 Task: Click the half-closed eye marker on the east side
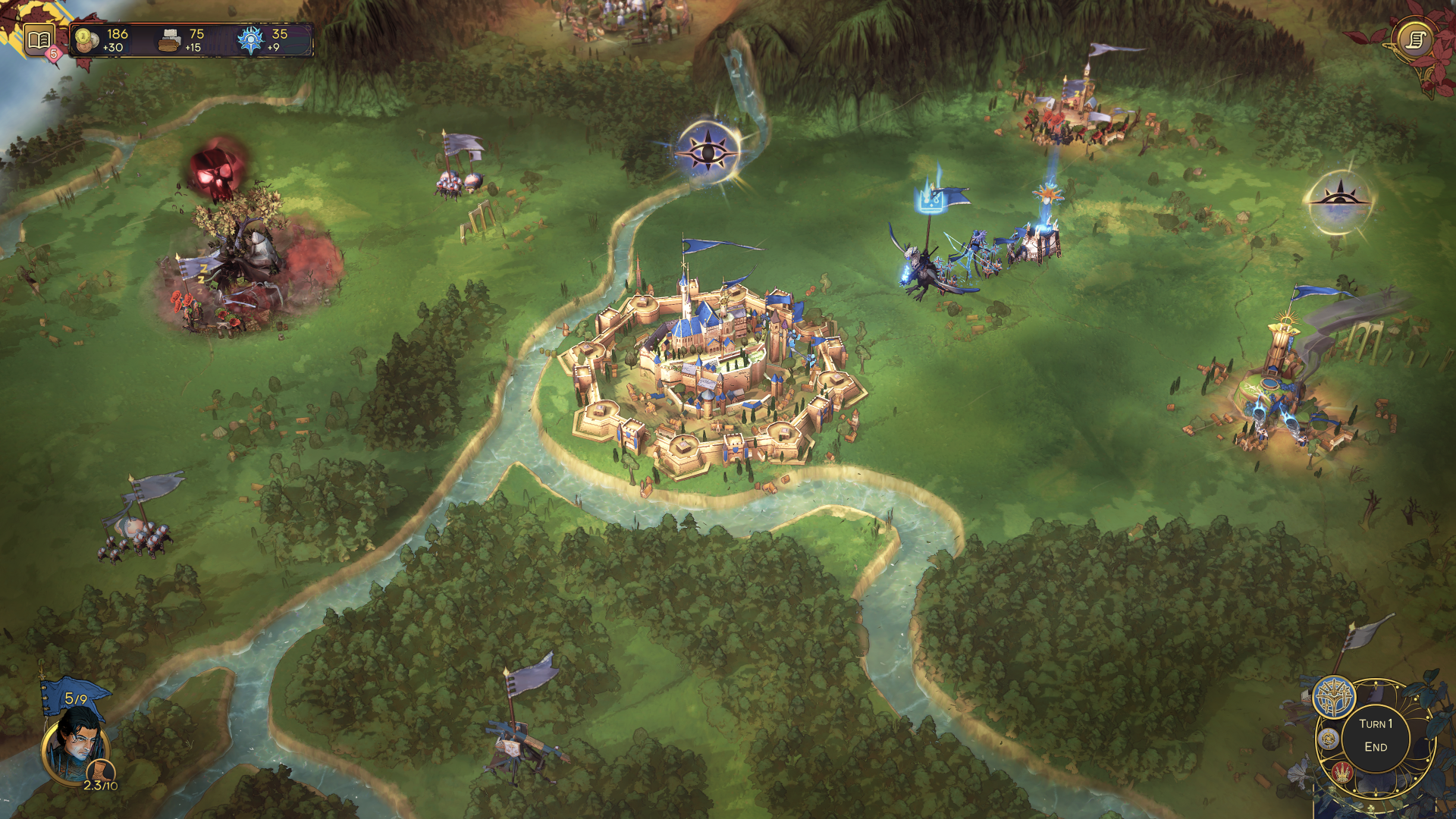tap(1340, 201)
